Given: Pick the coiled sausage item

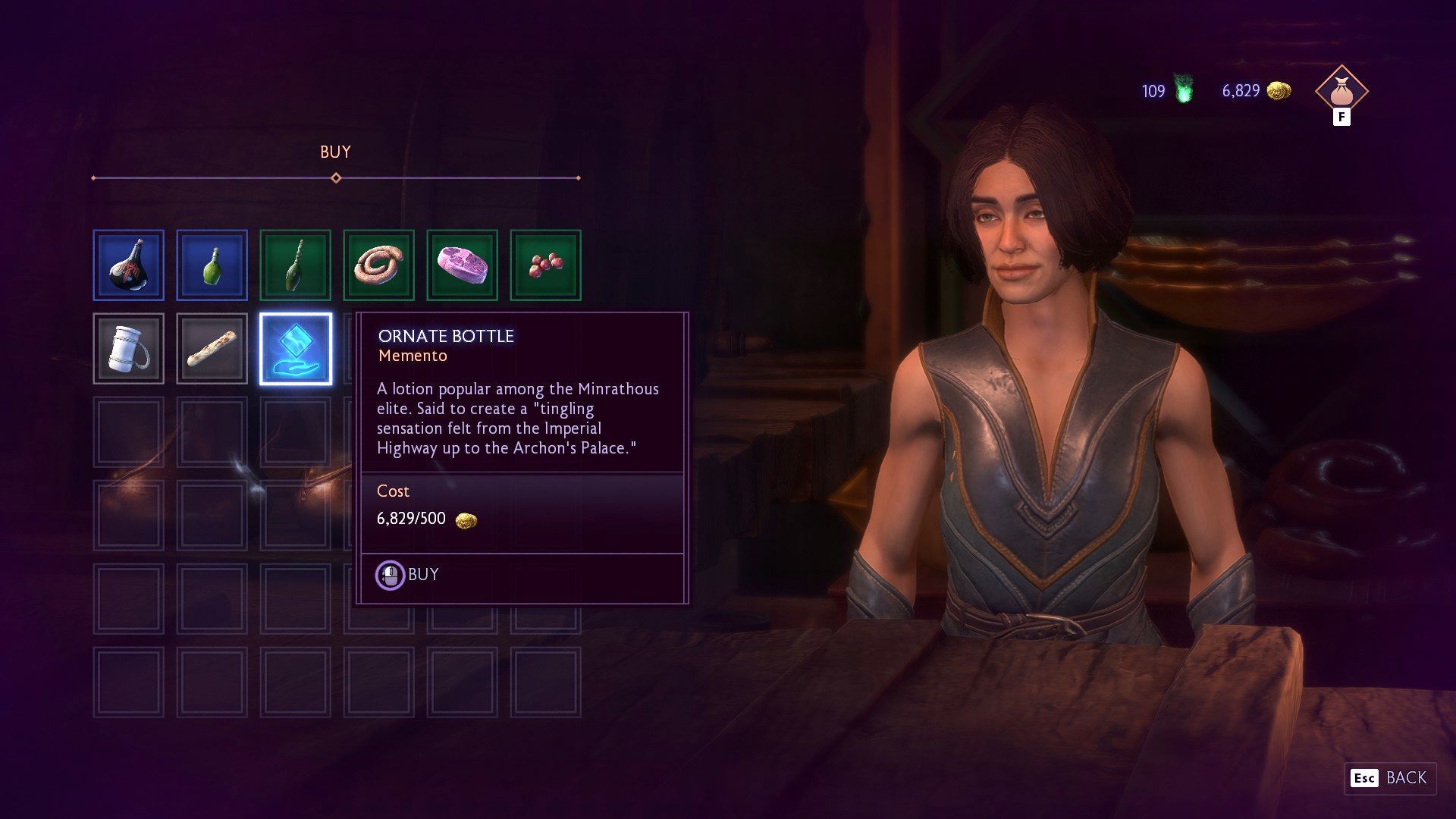Looking at the screenshot, I should [x=379, y=265].
